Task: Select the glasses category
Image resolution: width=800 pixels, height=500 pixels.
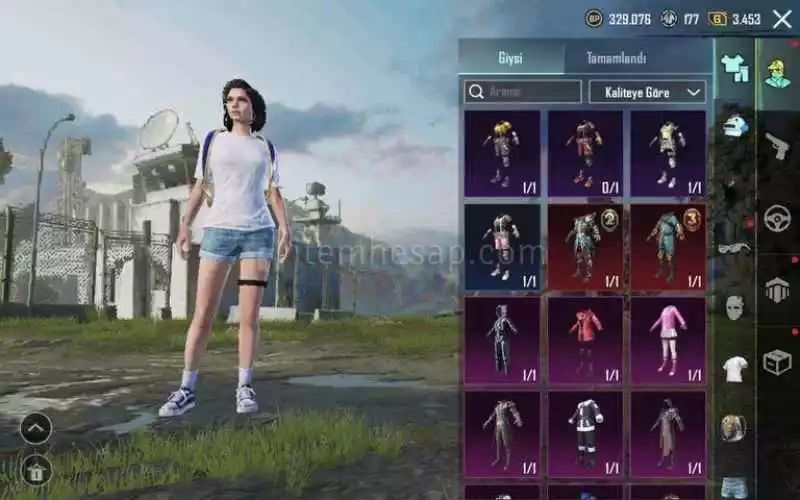Action: [734, 247]
